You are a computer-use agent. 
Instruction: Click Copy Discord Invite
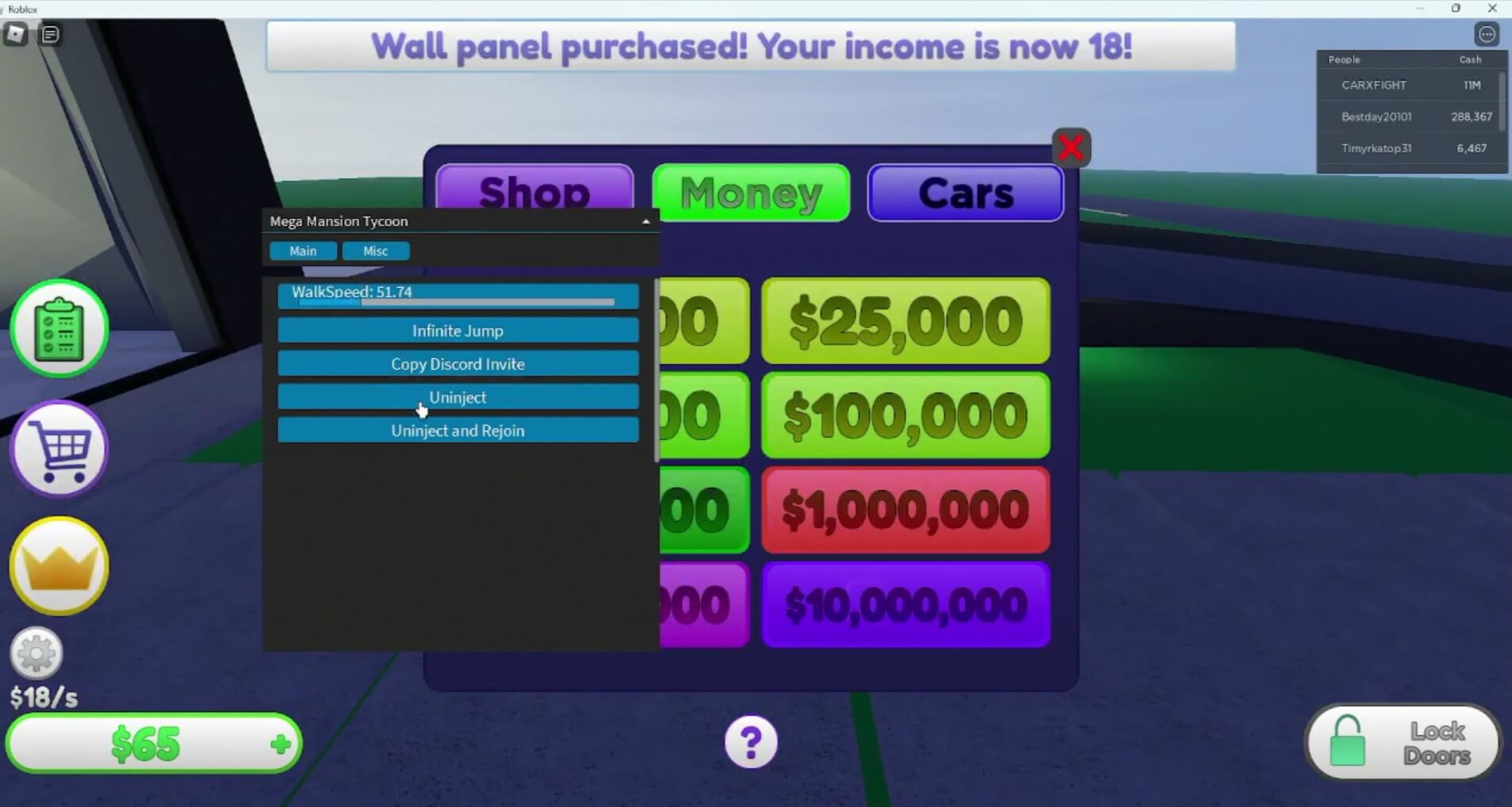(457, 364)
